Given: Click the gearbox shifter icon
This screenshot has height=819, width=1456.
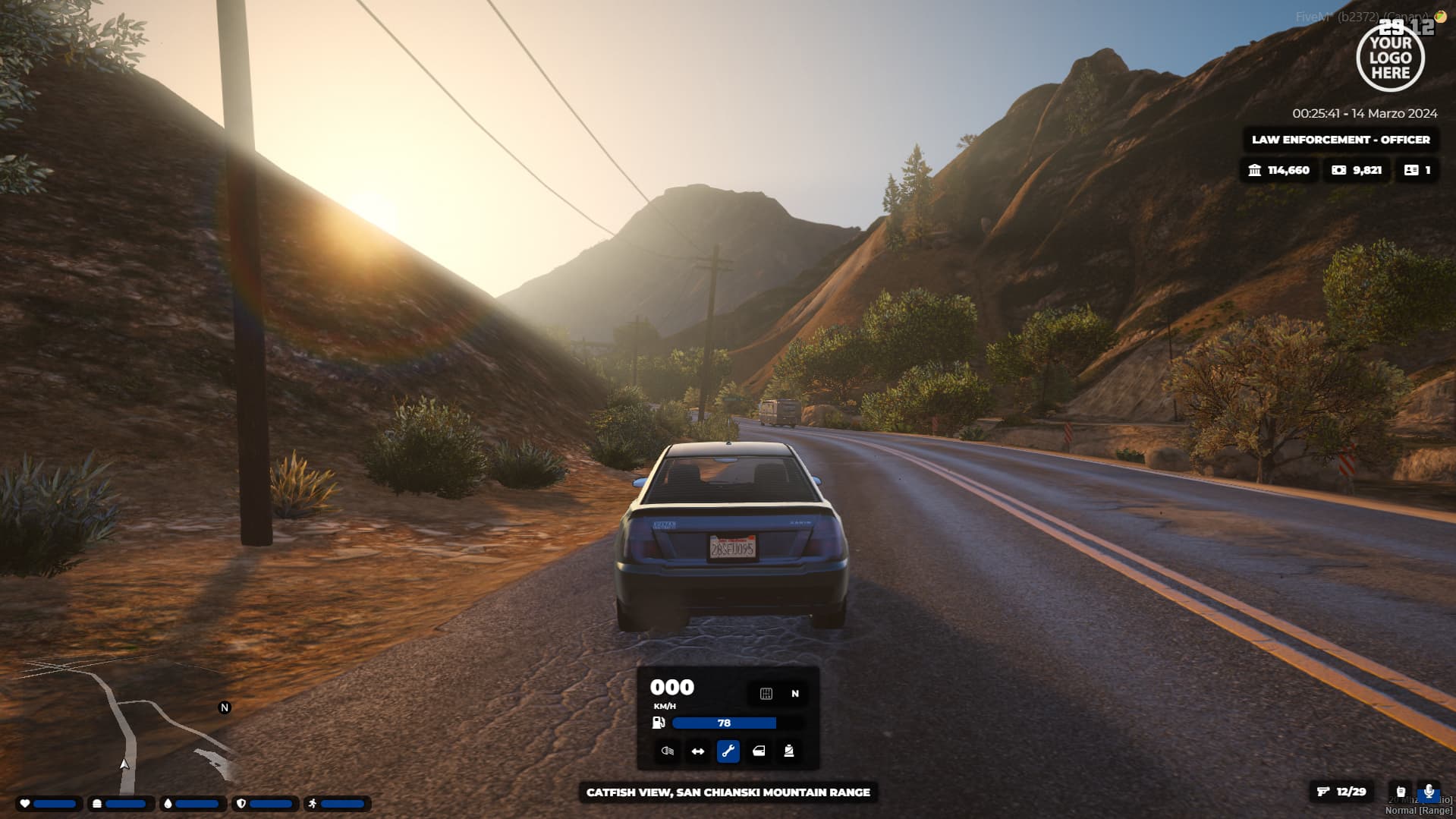Looking at the screenshot, I should 766,694.
